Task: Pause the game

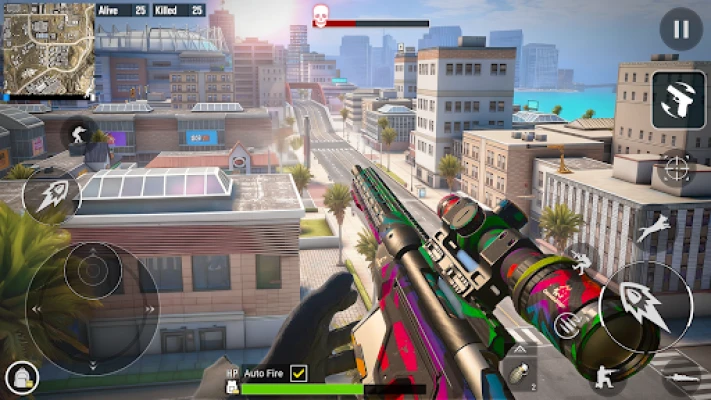Action: click(x=681, y=28)
